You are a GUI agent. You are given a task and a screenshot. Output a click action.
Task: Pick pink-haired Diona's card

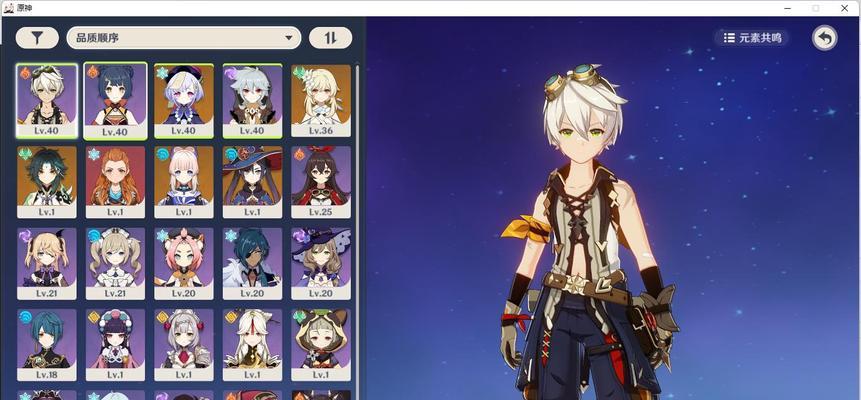point(183,262)
